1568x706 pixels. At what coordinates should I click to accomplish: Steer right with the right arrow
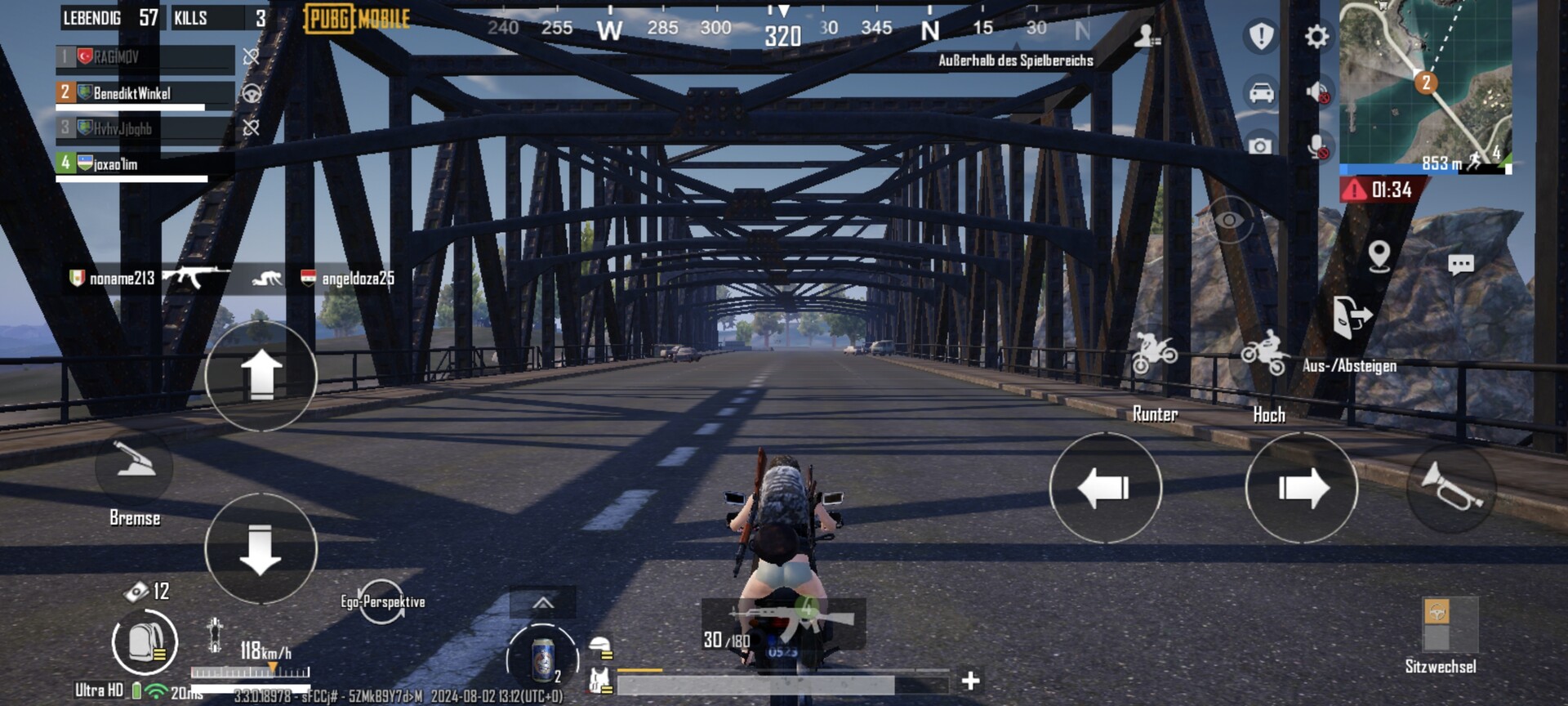1301,488
